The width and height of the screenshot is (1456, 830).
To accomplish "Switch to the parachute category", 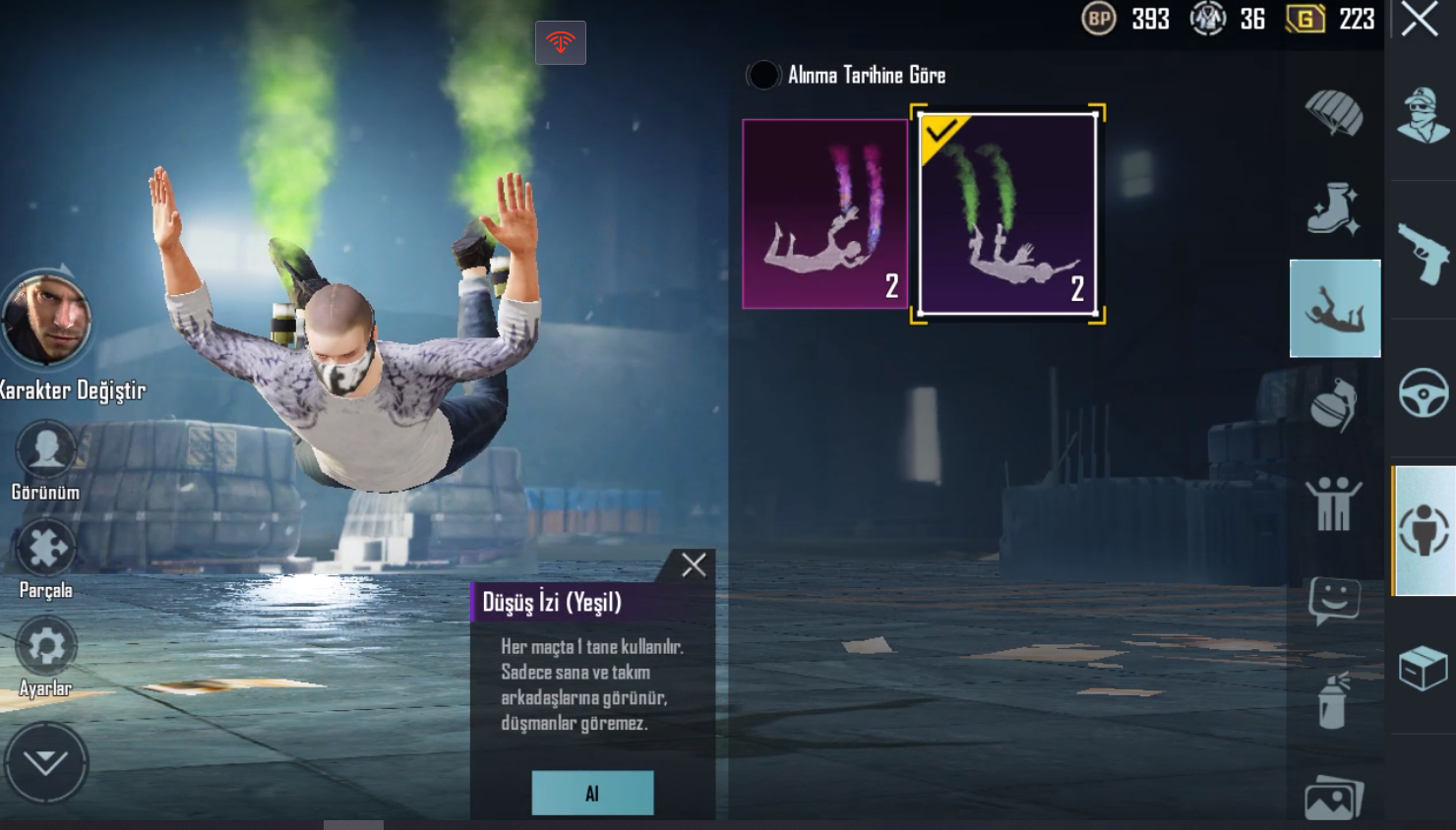I will click(1334, 113).
